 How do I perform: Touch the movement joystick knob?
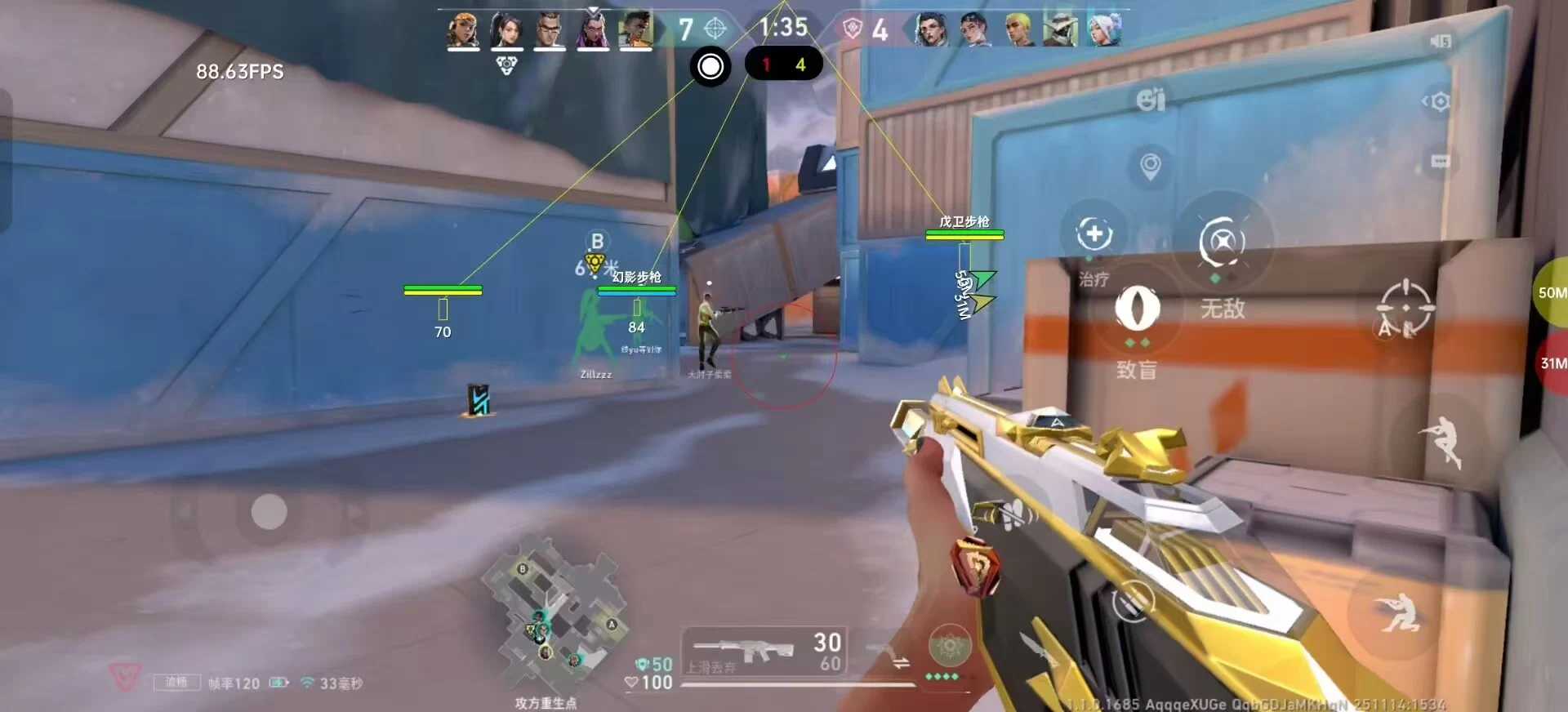pos(269,512)
